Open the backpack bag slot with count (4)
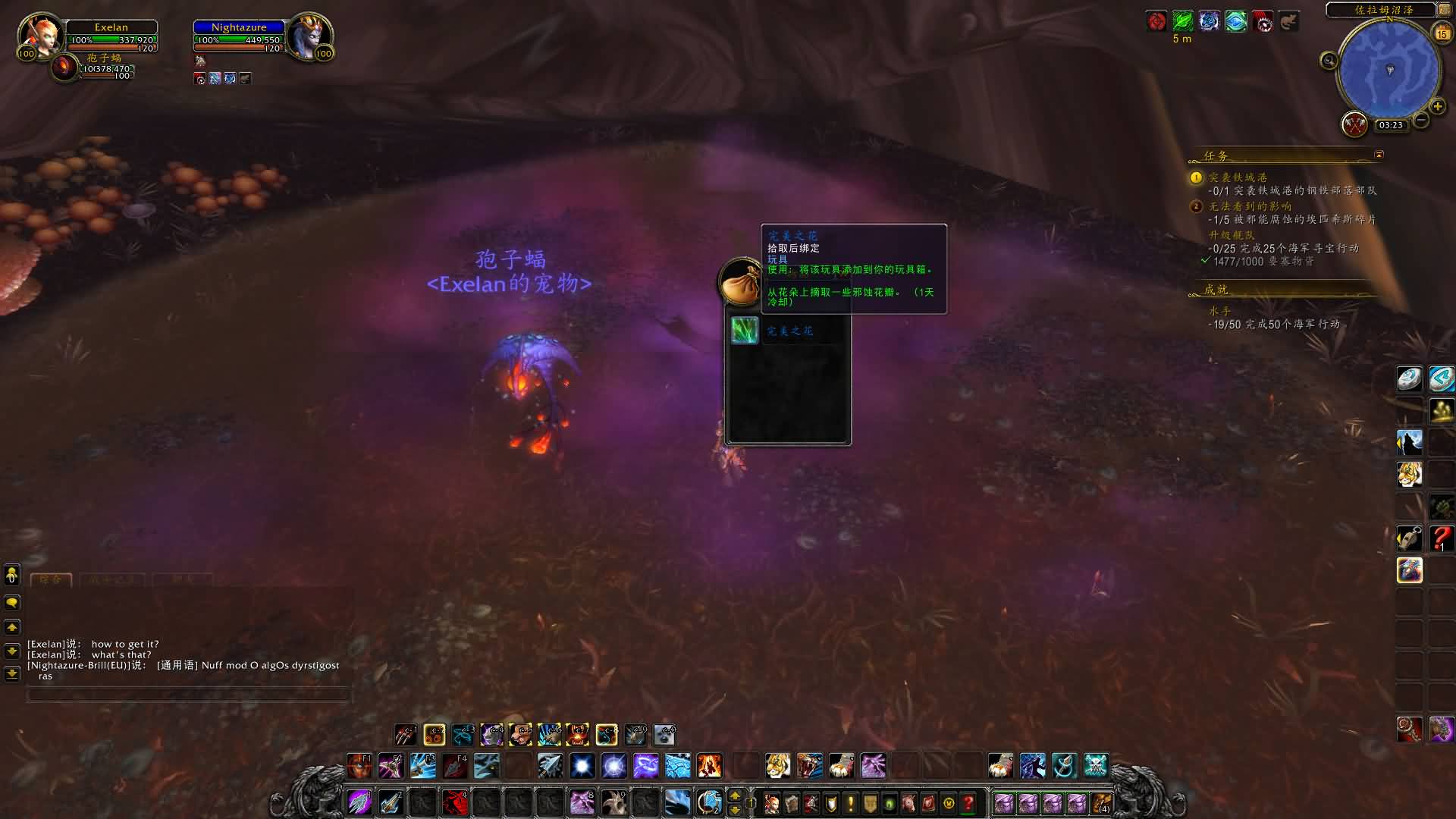1456x819 pixels. 1101,802
